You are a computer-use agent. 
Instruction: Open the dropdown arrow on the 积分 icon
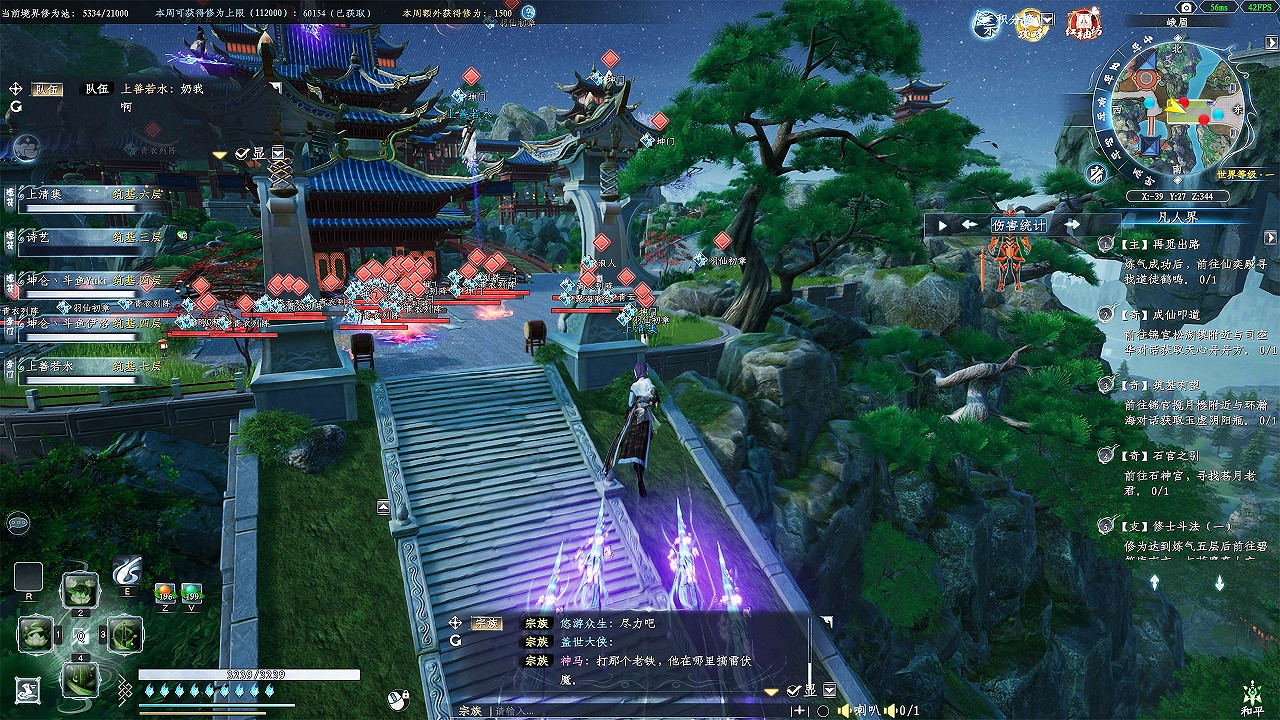1046,19
